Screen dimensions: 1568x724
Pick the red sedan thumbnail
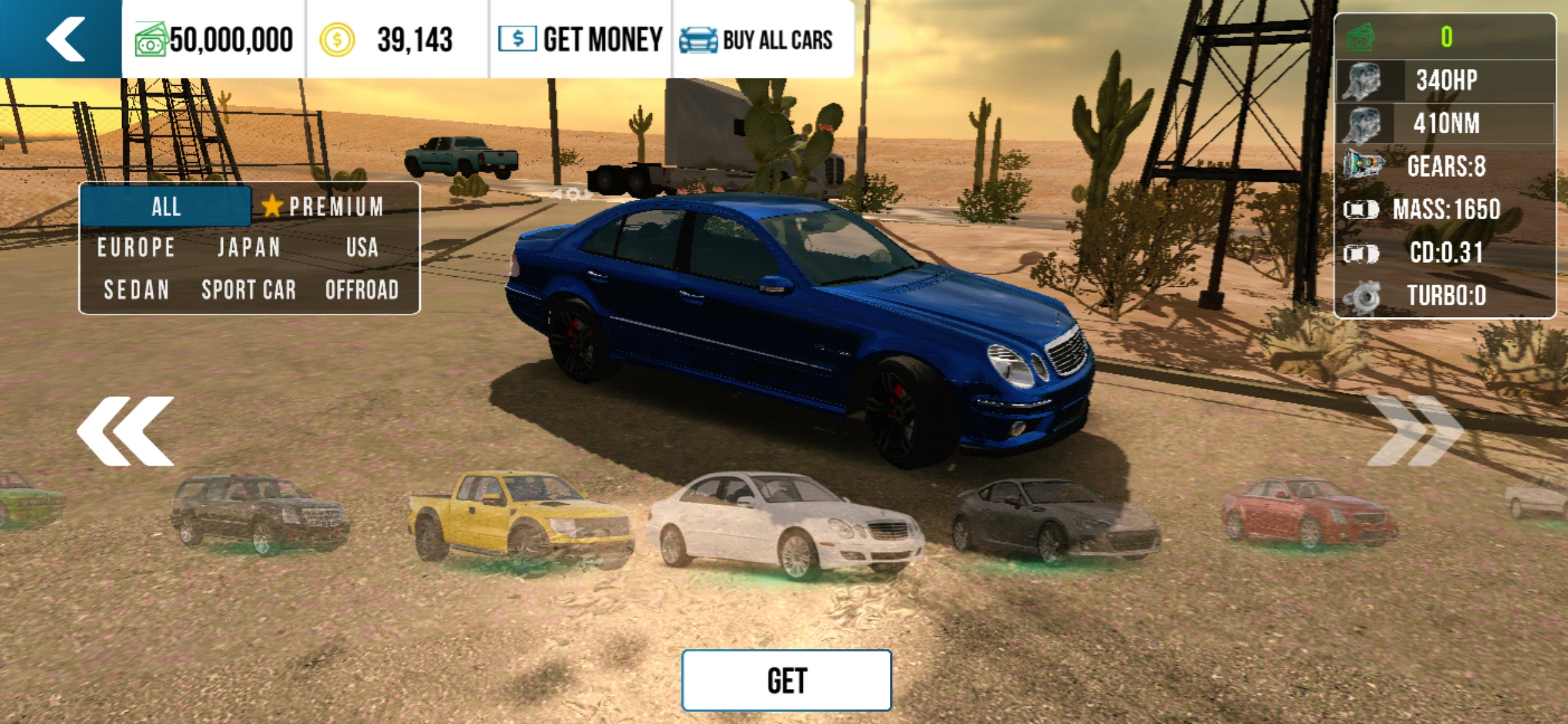coord(1308,513)
